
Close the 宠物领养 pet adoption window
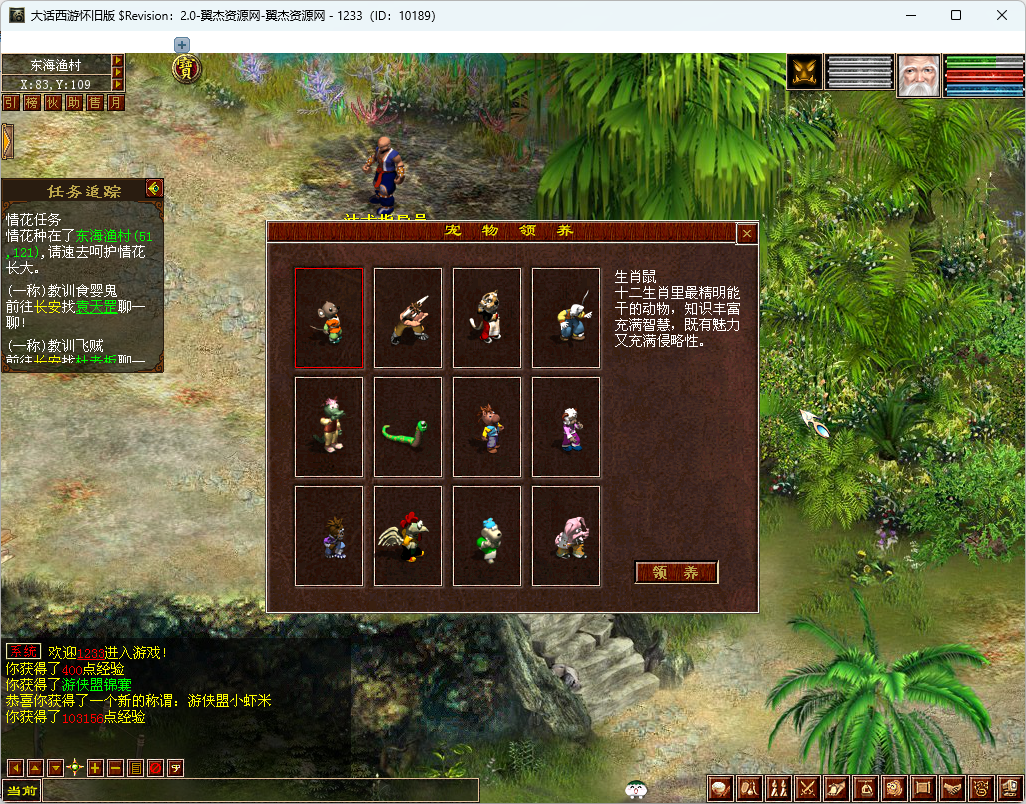tap(746, 233)
